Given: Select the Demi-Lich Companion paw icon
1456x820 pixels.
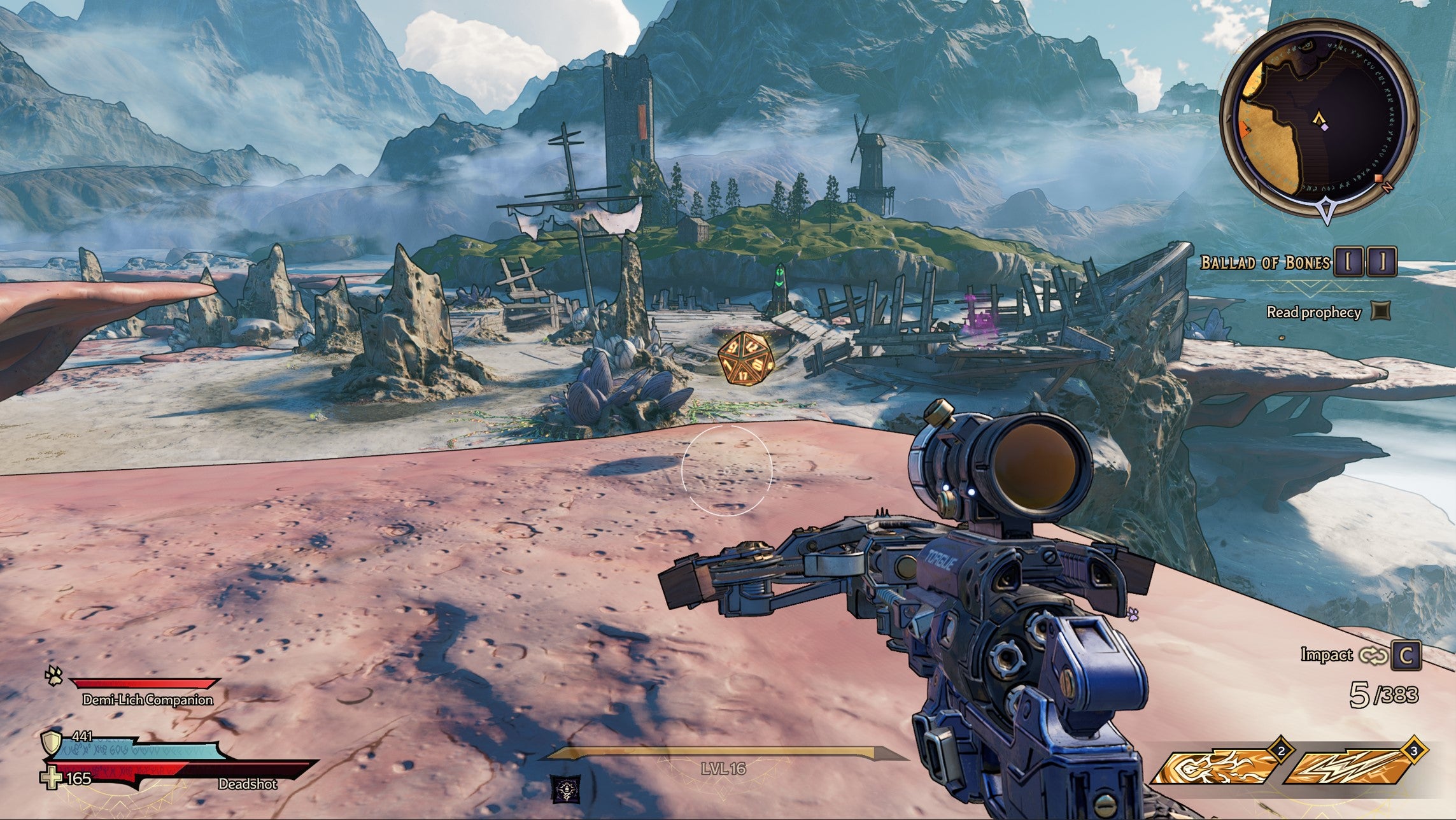Looking at the screenshot, I should [53, 675].
